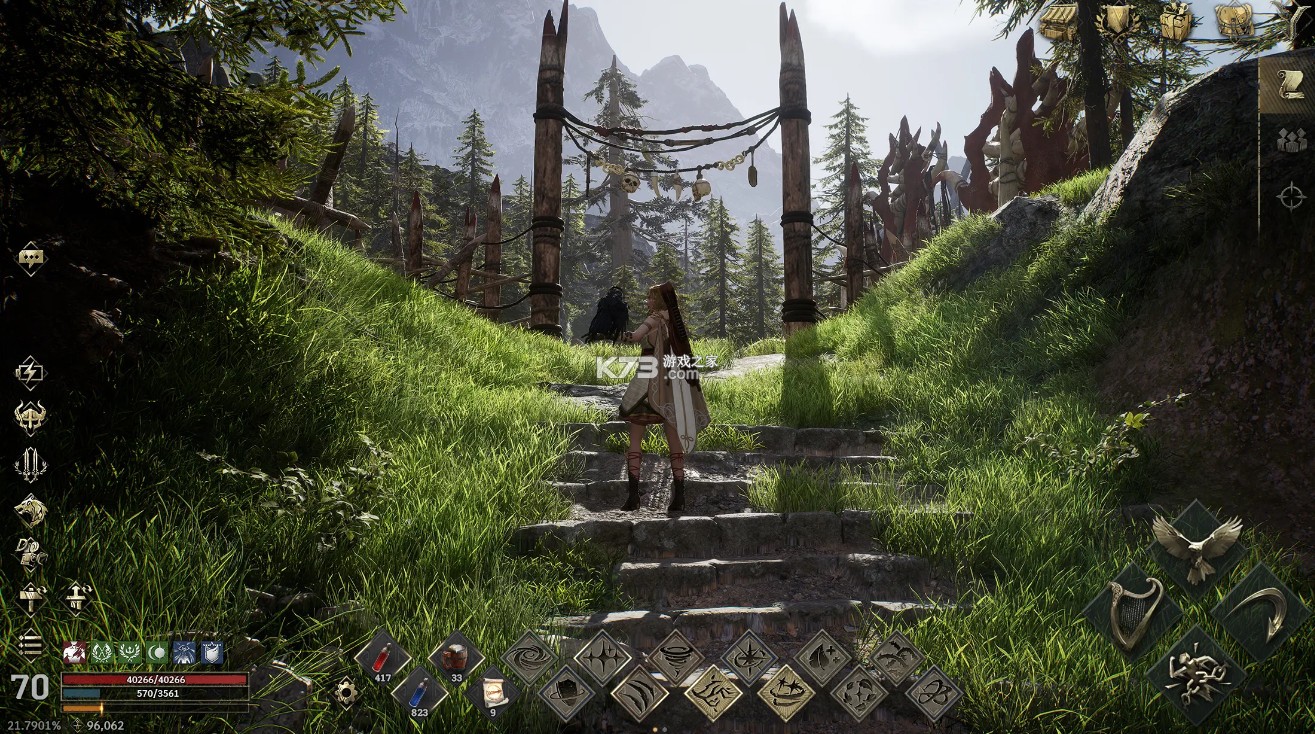Switch to the quest scroll tab
Image resolution: width=1315 pixels, height=734 pixels.
point(1288,84)
